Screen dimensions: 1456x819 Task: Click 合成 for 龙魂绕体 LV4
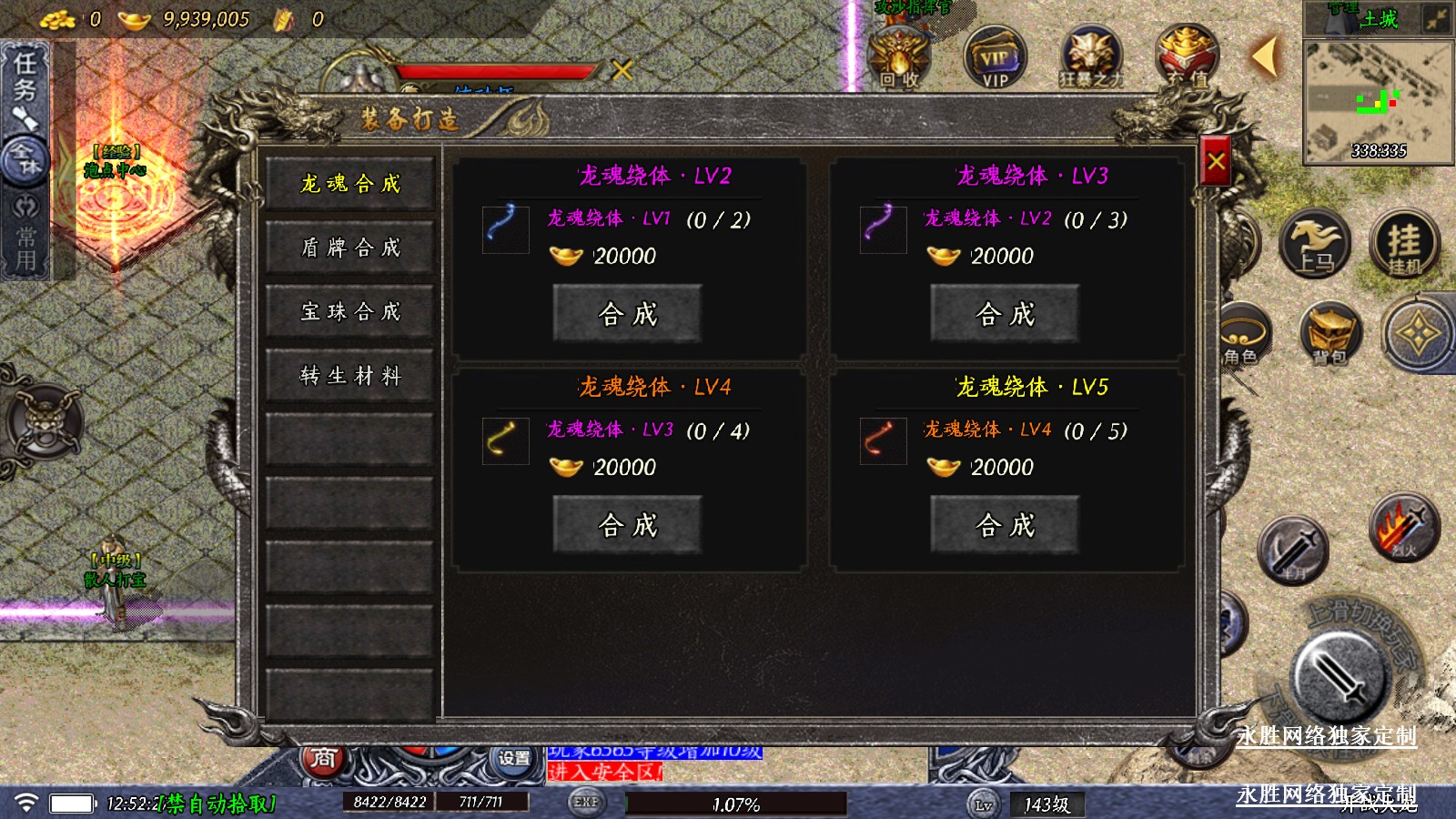627,525
